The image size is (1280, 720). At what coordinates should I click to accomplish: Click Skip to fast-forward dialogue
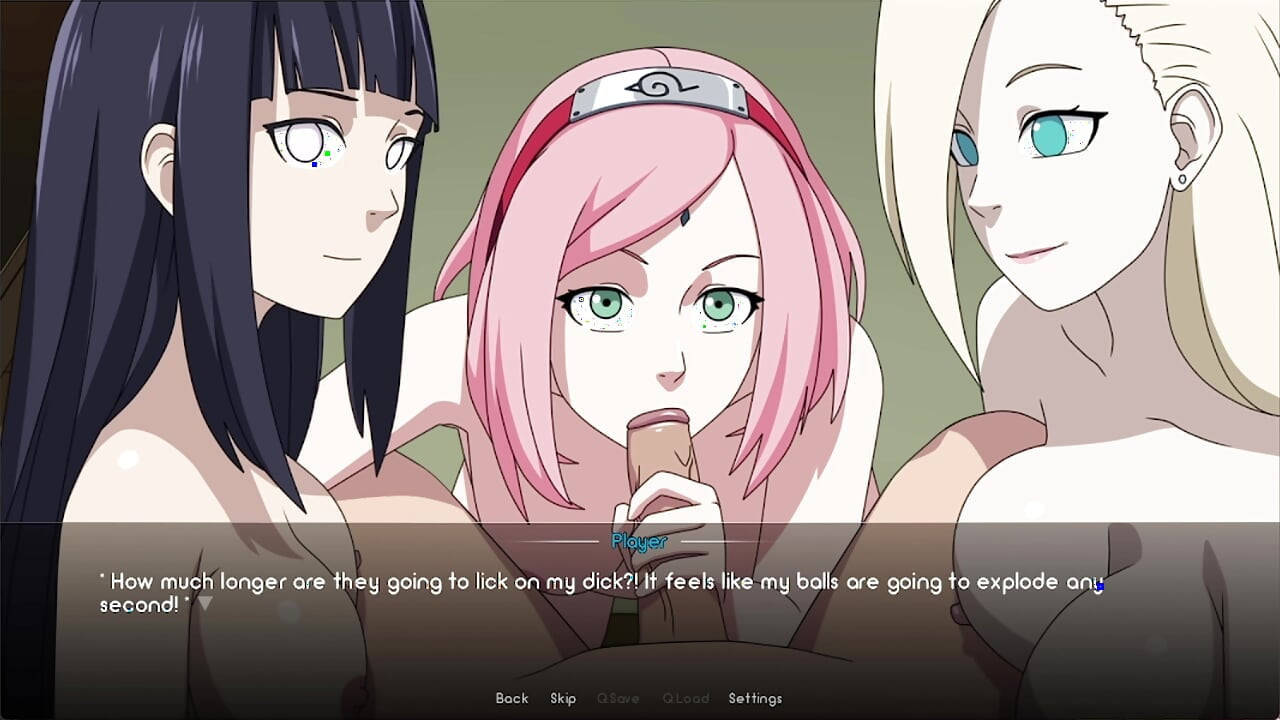click(563, 698)
